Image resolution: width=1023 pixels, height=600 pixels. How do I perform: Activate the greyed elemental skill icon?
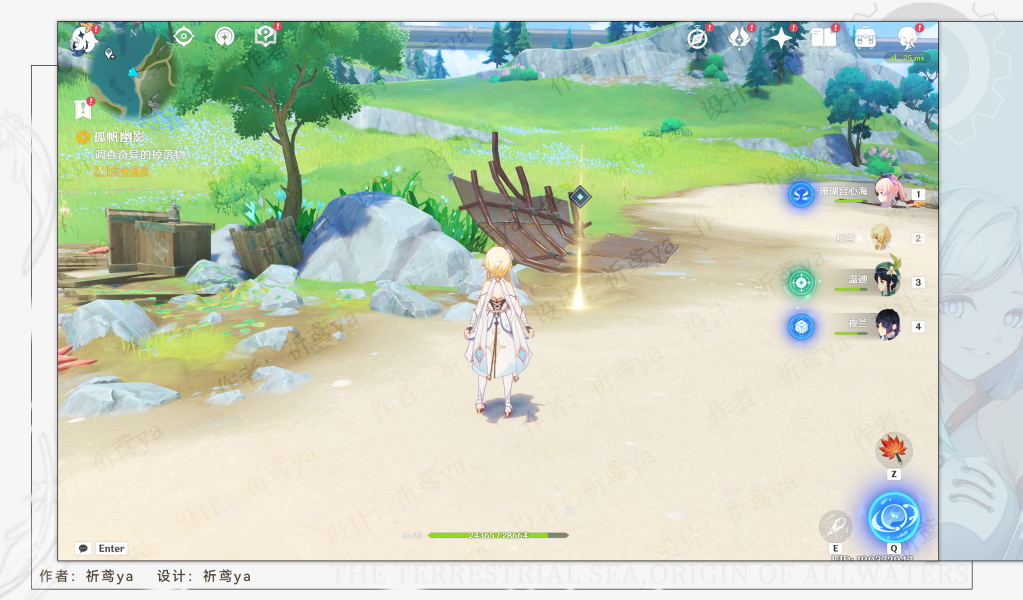[x=835, y=526]
